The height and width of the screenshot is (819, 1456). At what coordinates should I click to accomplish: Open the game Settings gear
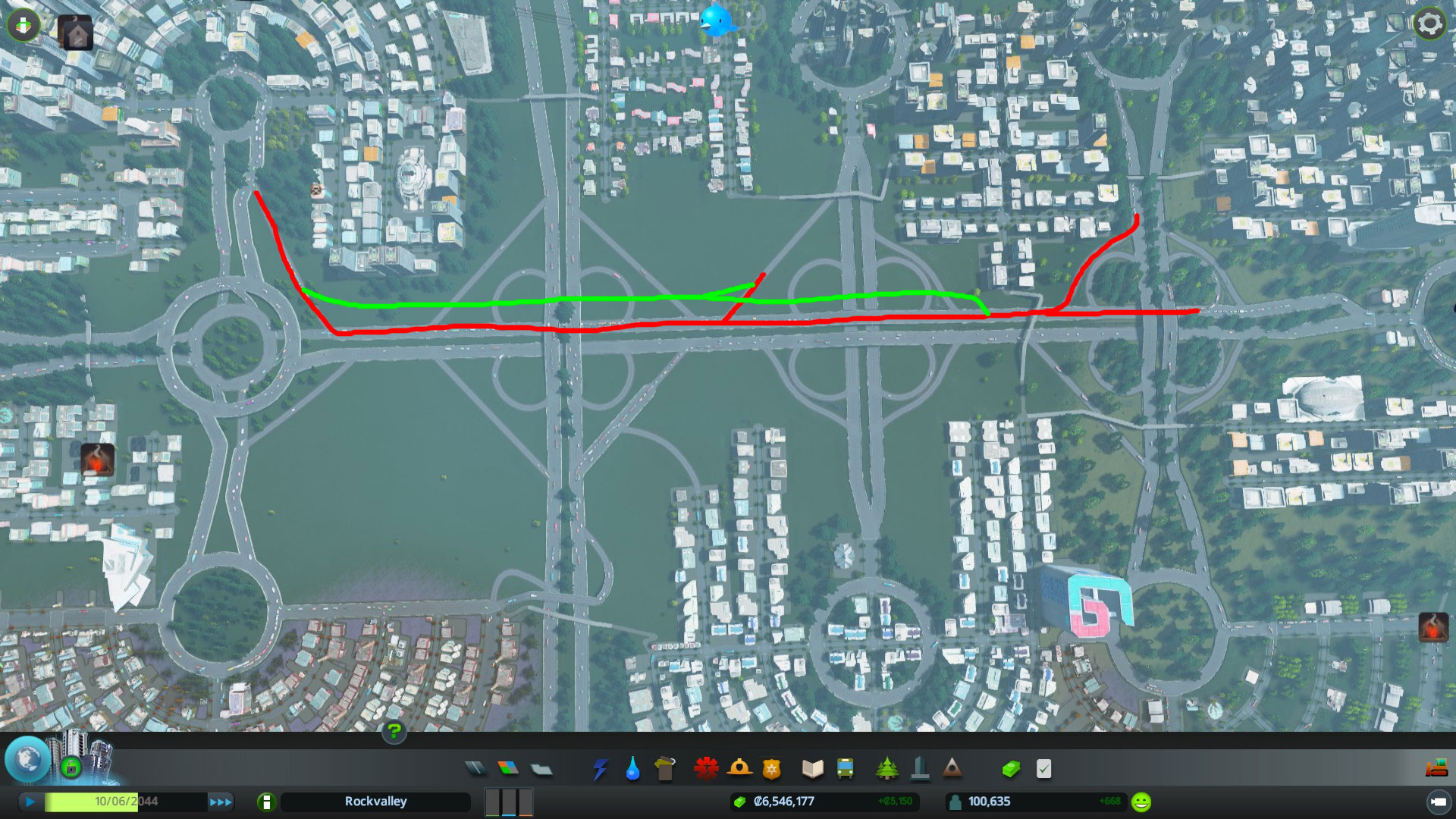click(1429, 24)
